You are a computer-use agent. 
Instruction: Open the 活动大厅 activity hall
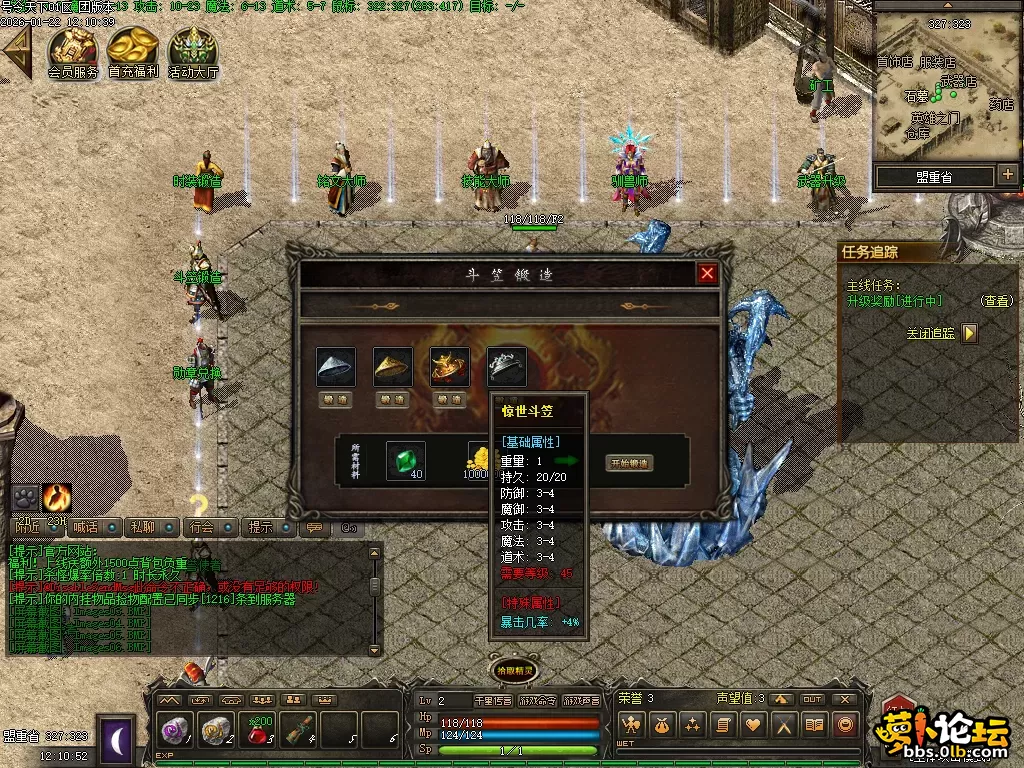[x=193, y=52]
